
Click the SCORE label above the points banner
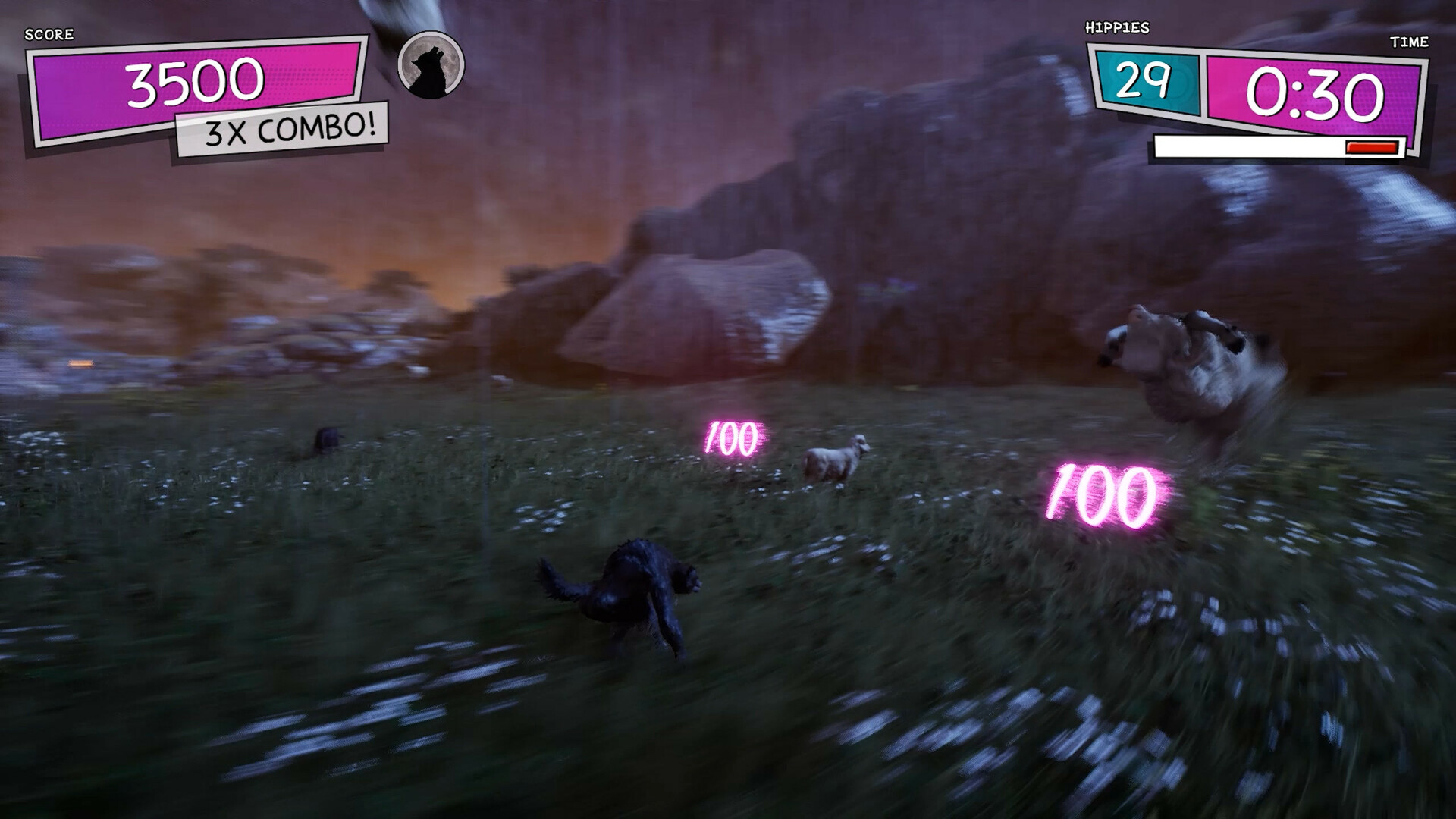49,34
